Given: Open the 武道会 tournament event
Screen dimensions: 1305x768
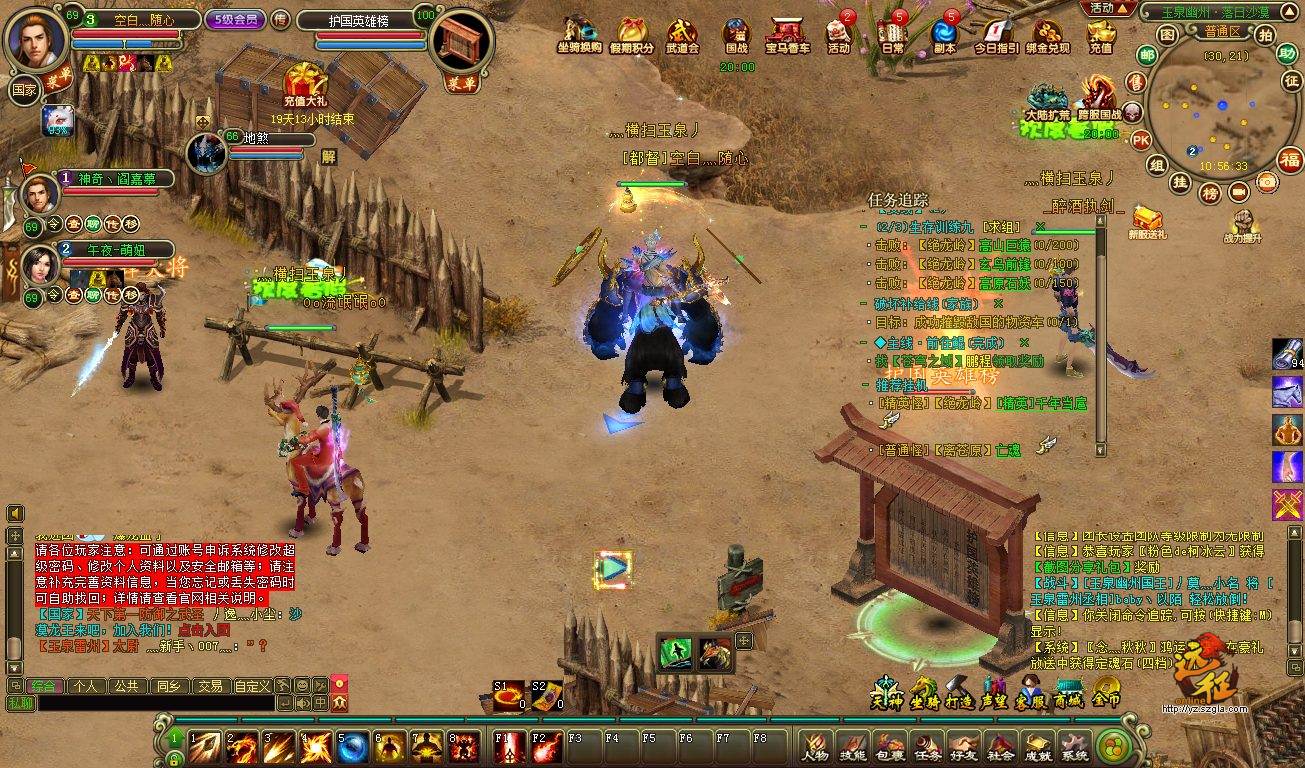Looking at the screenshot, I should tap(682, 33).
